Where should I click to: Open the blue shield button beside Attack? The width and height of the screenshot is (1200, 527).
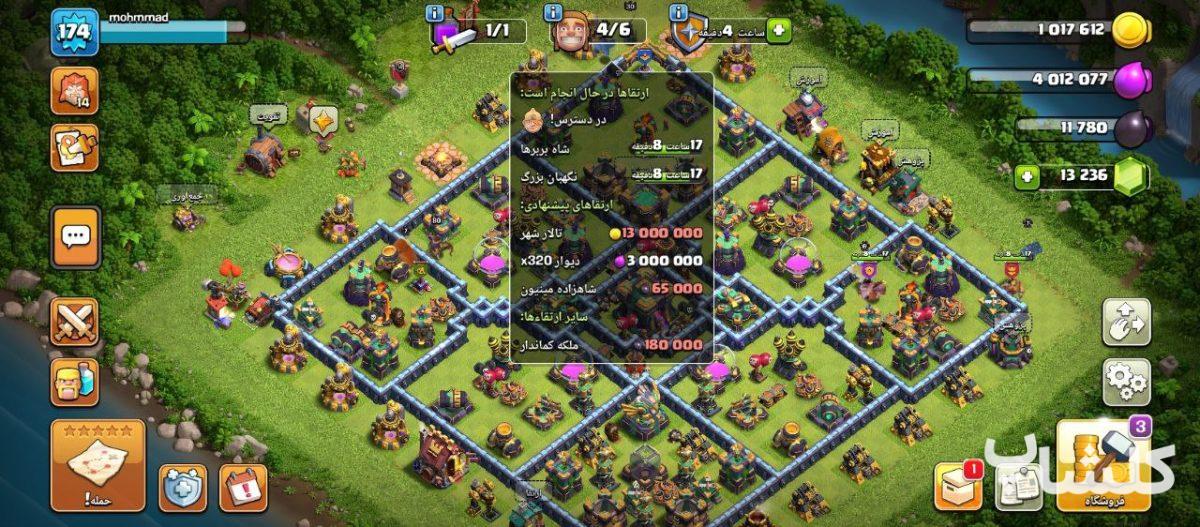(x=183, y=487)
